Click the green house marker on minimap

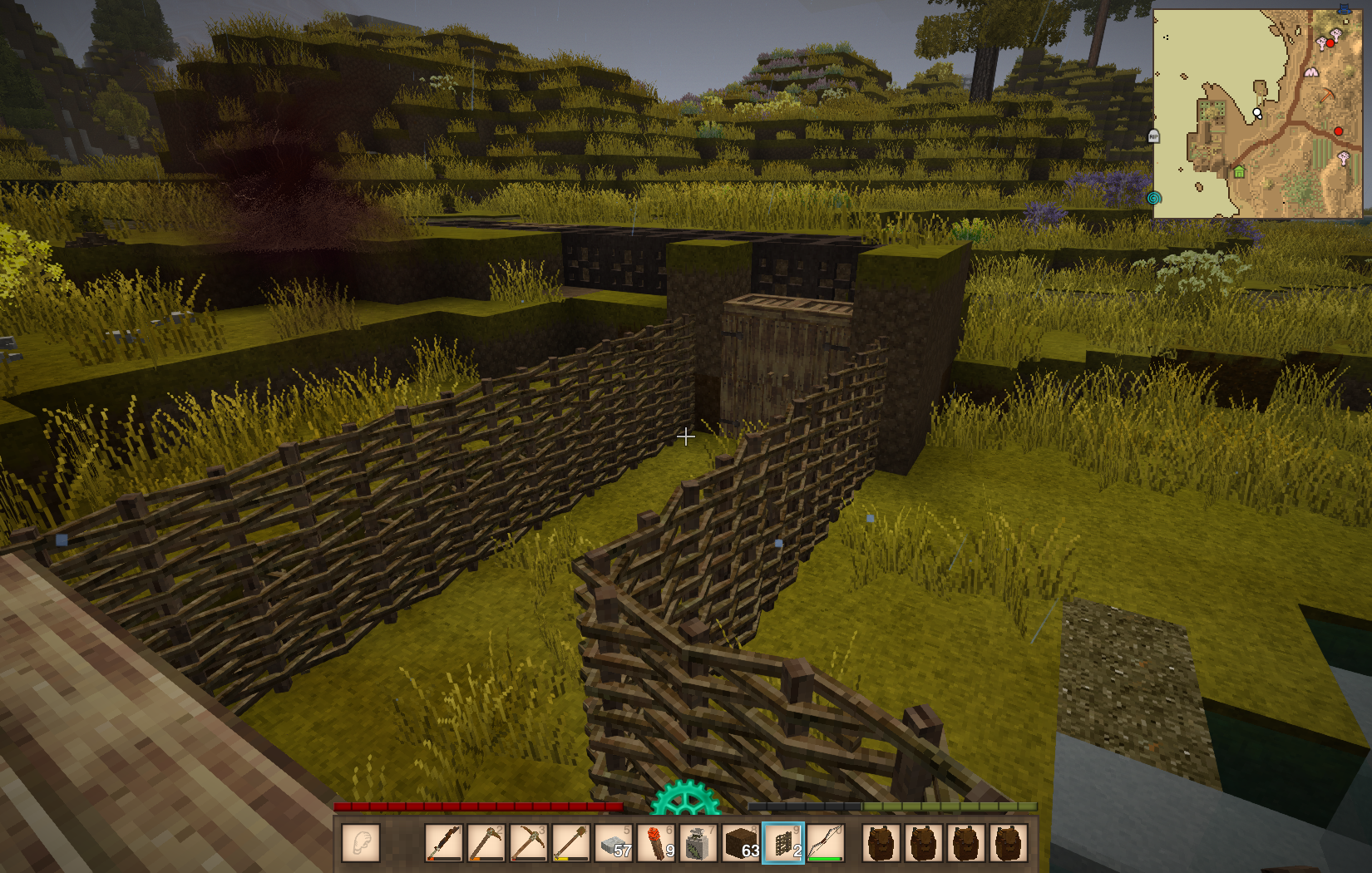(1239, 172)
